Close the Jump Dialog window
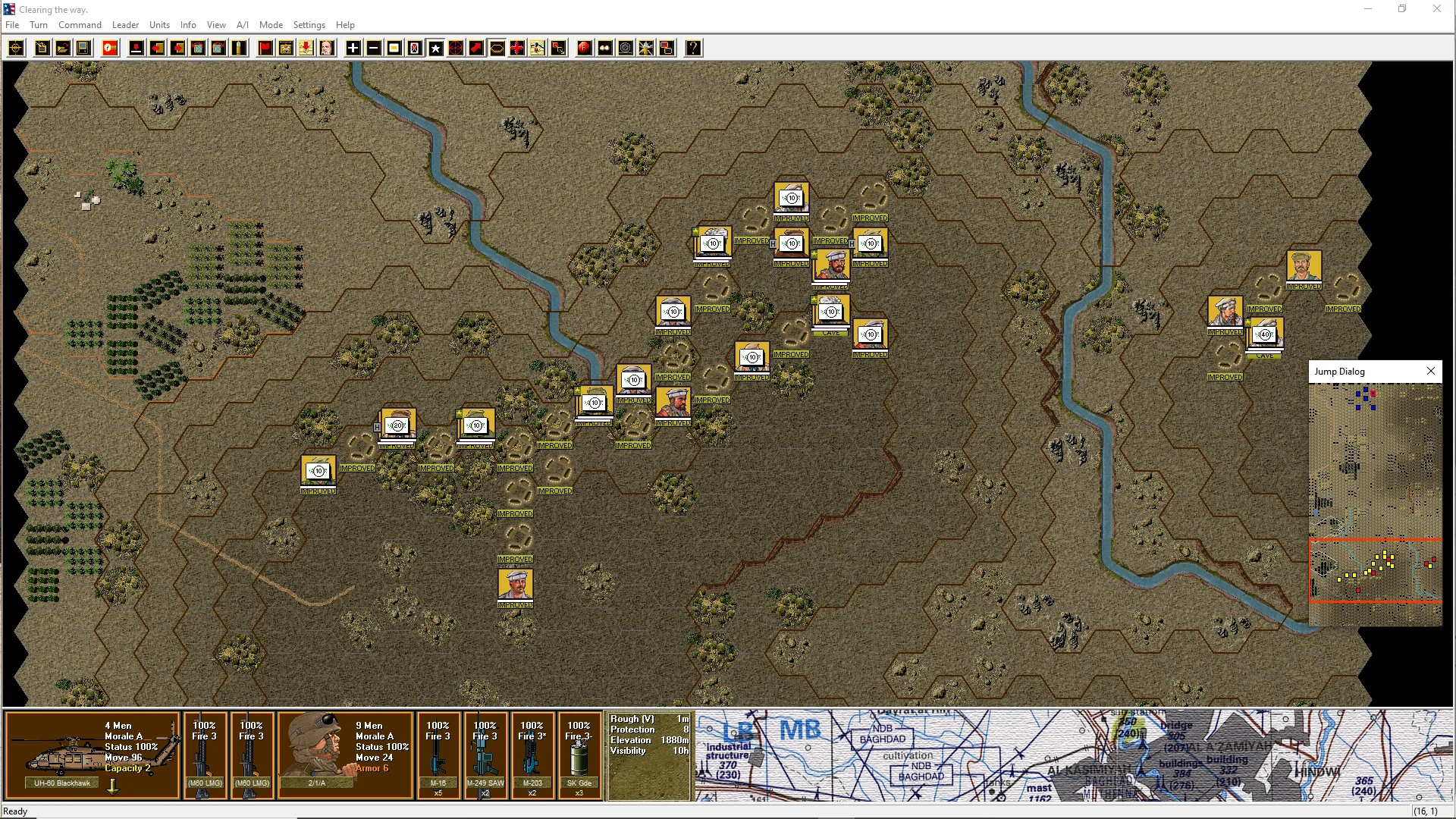 1430,372
